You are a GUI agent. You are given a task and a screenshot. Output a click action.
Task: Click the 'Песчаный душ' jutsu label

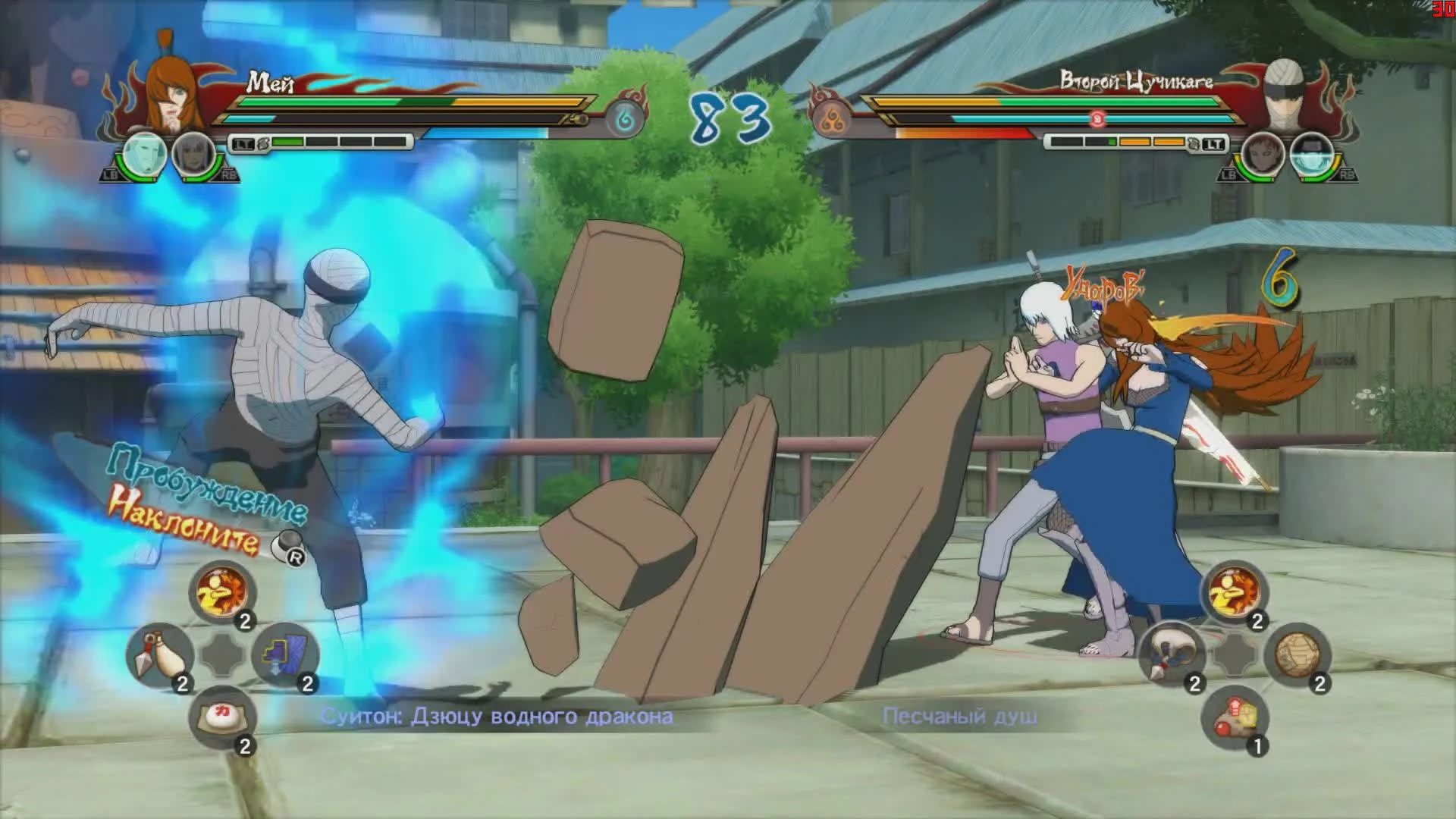[x=960, y=715]
